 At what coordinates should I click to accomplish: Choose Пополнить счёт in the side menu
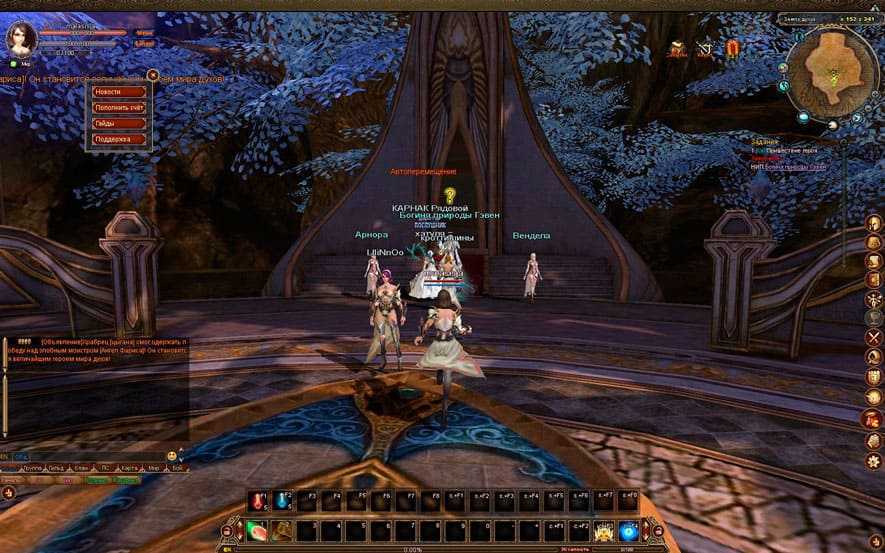click(x=120, y=107)
